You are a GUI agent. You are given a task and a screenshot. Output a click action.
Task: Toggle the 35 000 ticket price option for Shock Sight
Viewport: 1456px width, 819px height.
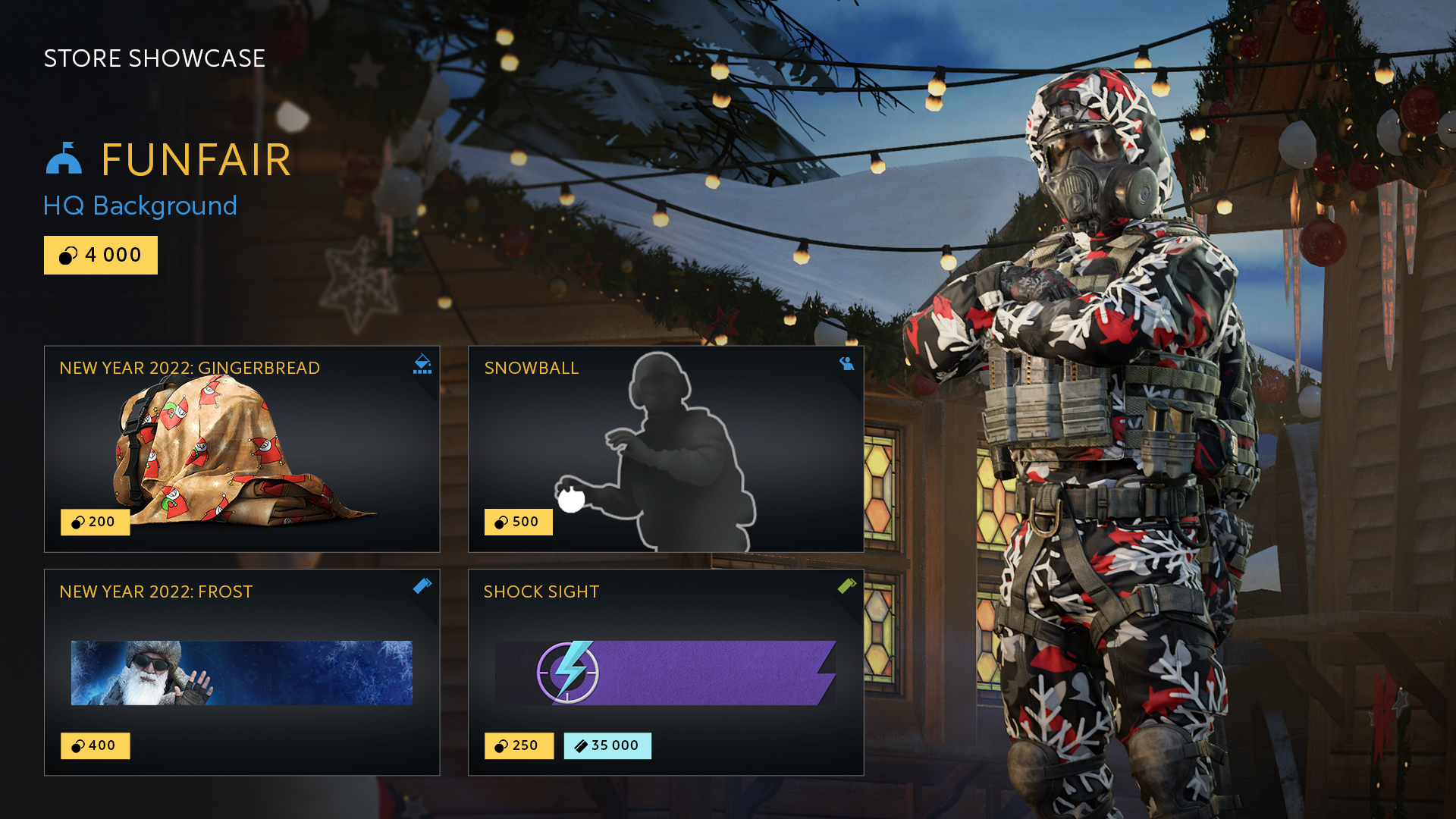[x=607, y=746]
